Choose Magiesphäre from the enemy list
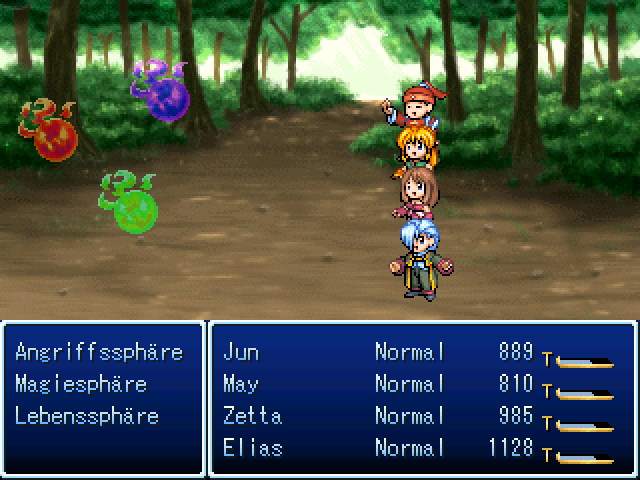This screenshot has height=480, width=640. [x=81, y=384]
